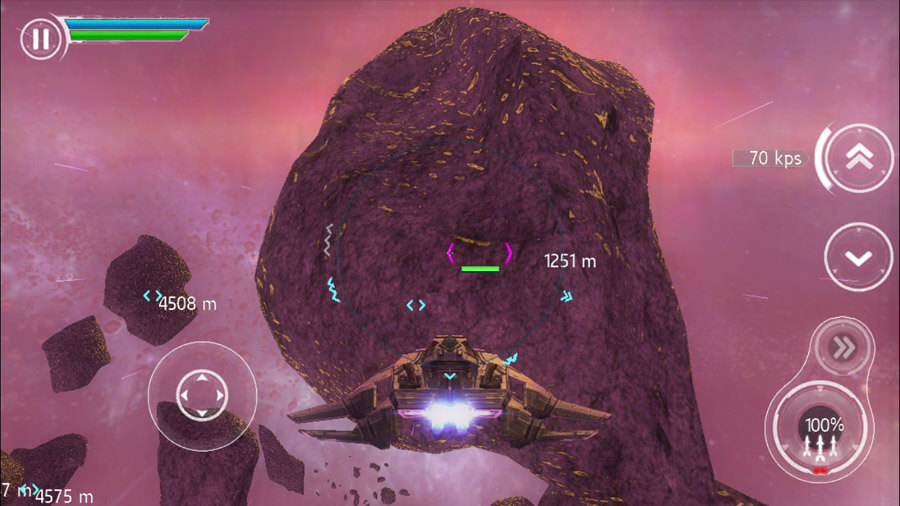Tap the virtual directional joystick
This screenshot has height=506, width=900.
click(202, 394)
